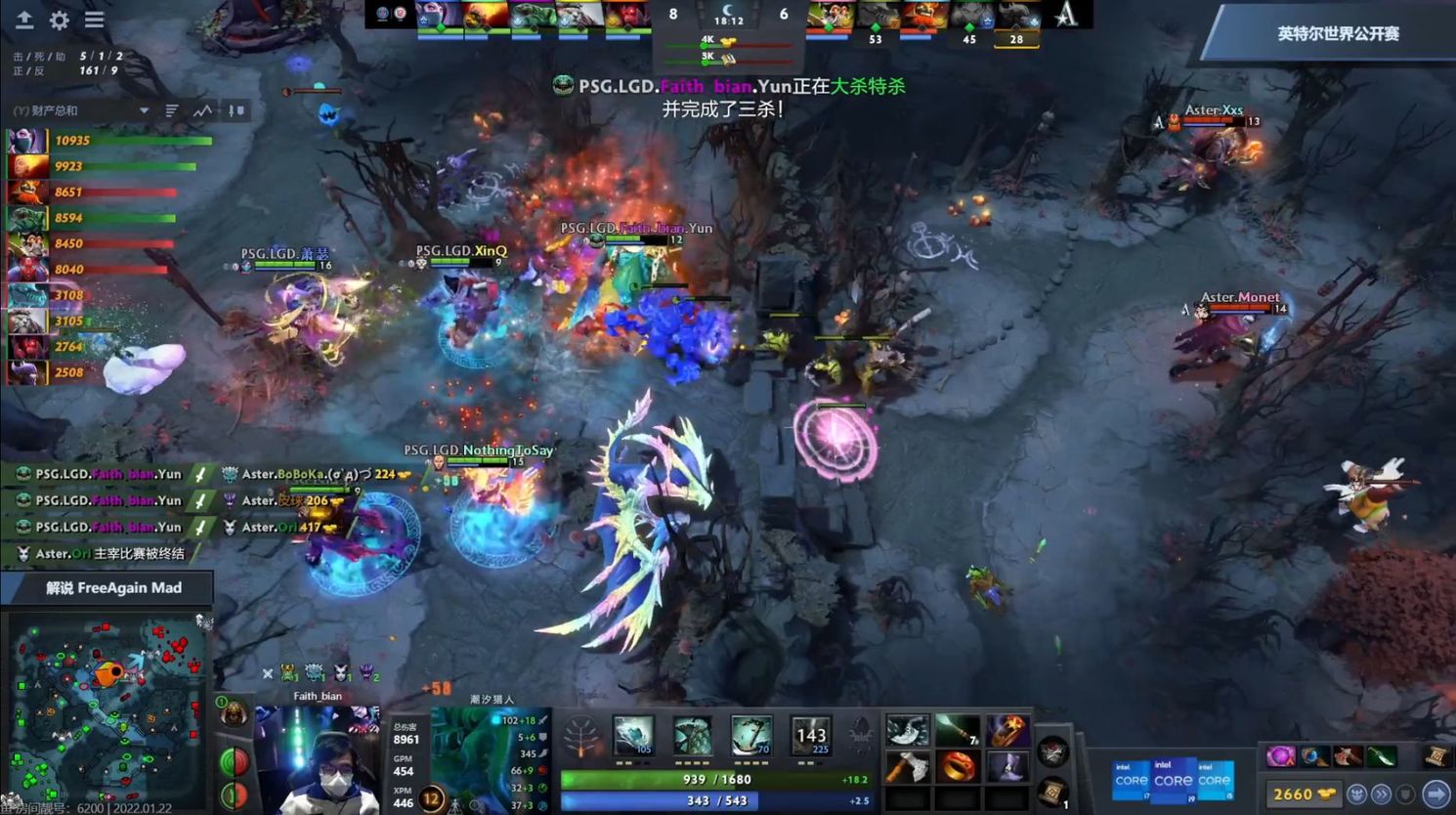The width and height of the screenshot is (1456, 815).
Task: Toggle the lane push markers display
Action: pos(235,110)
